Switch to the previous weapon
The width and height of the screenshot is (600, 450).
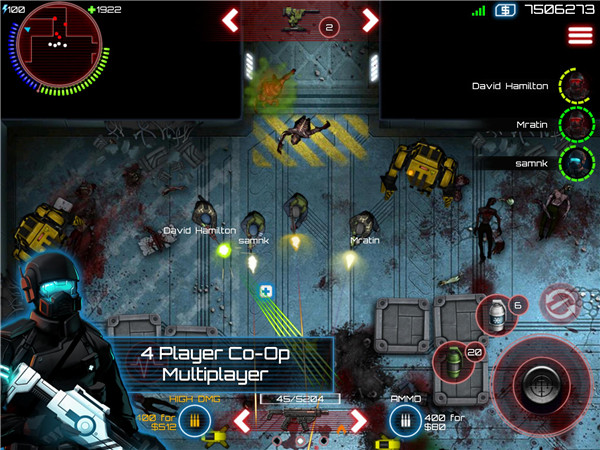[x=242, y=420]
